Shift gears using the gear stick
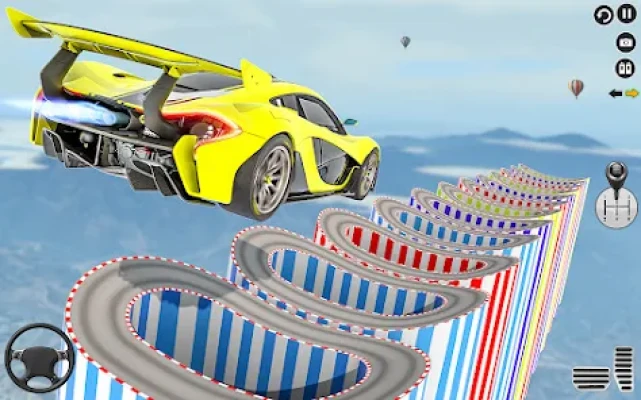 click(616, 195)
